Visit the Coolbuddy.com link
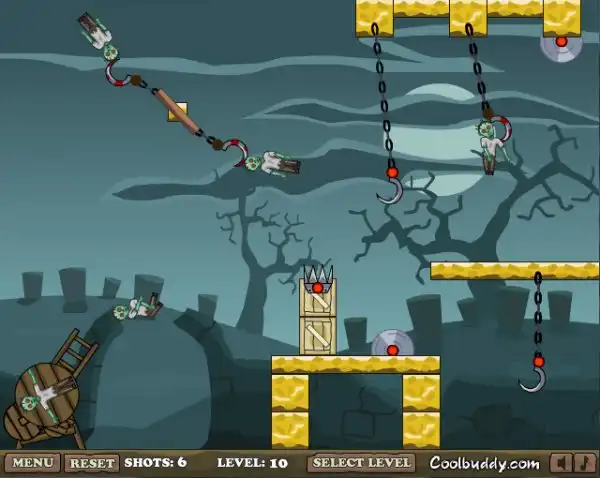This screenshot has width=600, height=478. pos(483,463)
